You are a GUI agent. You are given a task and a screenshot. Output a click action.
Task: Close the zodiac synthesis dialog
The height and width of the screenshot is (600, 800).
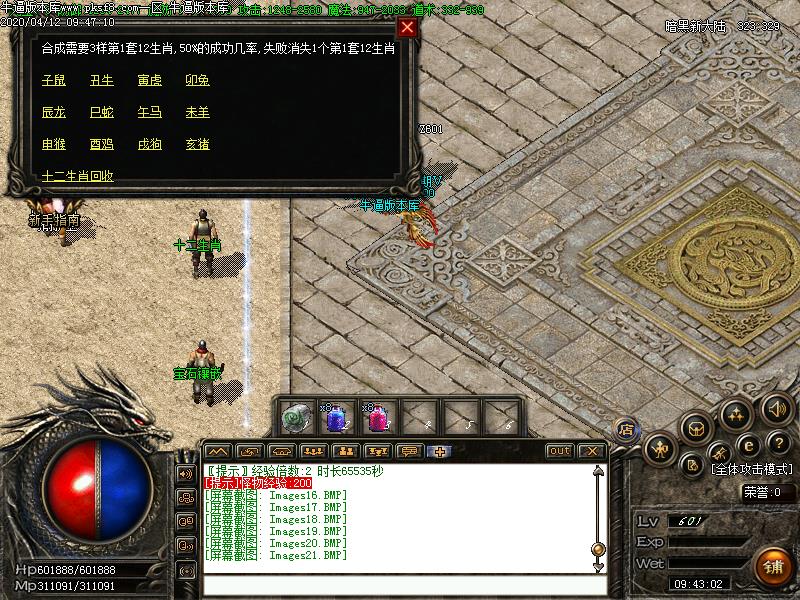tap(407, 27)
